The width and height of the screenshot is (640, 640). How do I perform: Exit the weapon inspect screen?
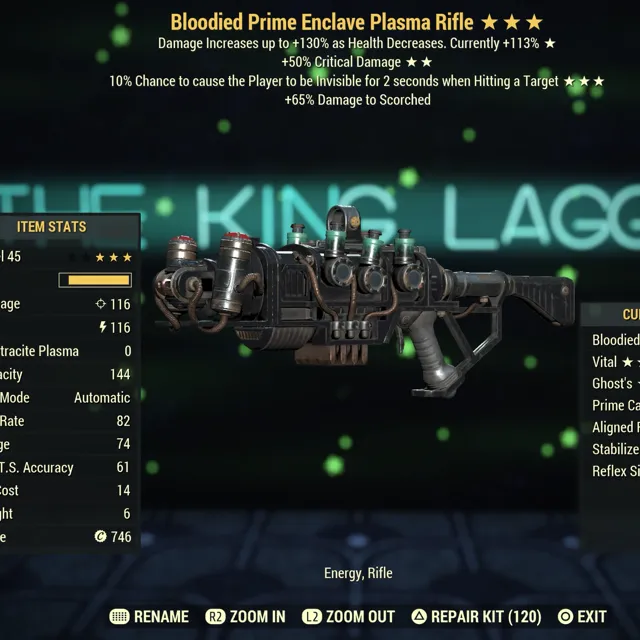click(x=582, y=617)
